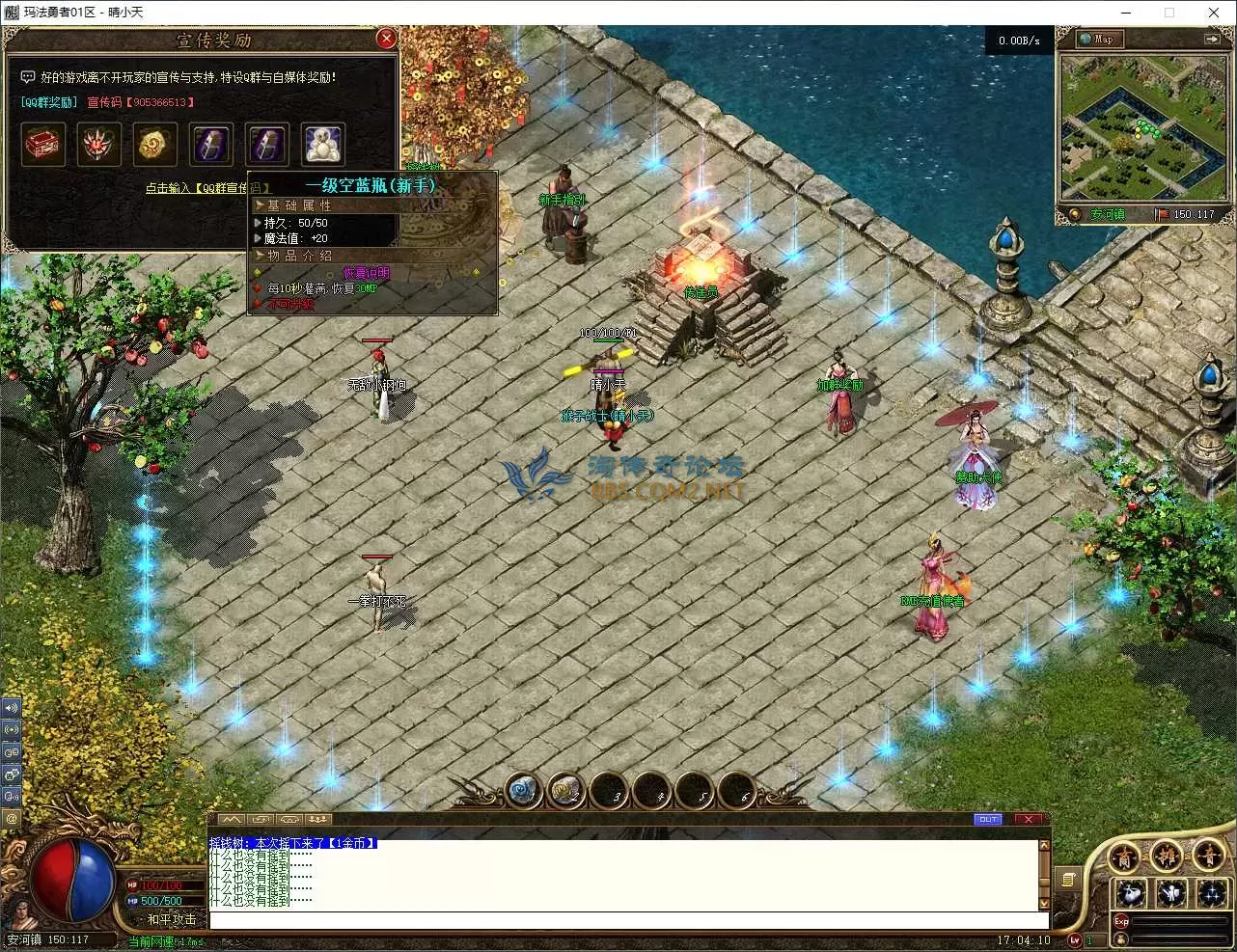Select the white snowman reward icon
This screenshot has width=1237, height=952.
(322, 144)
